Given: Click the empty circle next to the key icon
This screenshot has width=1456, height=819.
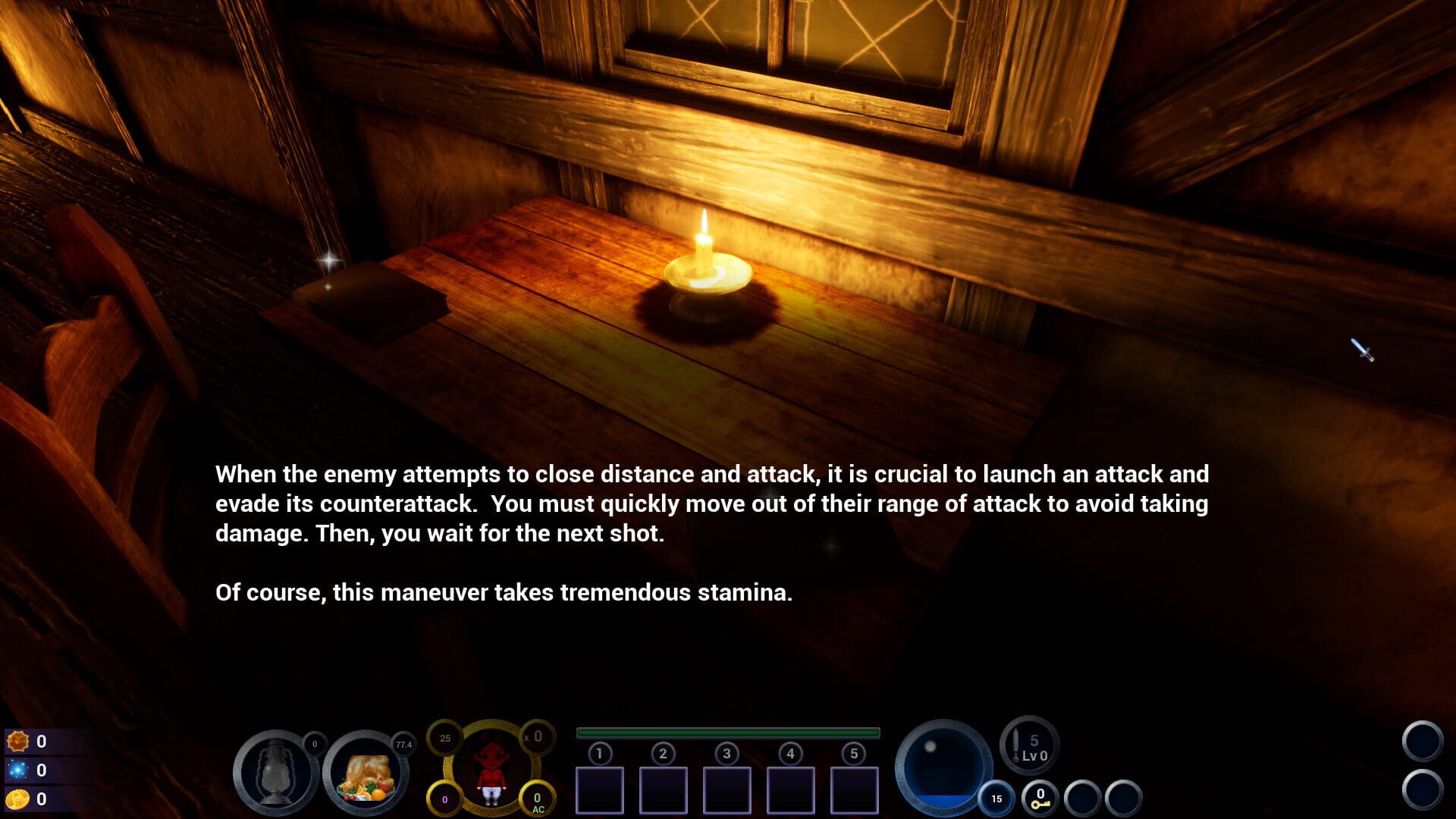Looking at the screenshot, I should point(1082,797).
